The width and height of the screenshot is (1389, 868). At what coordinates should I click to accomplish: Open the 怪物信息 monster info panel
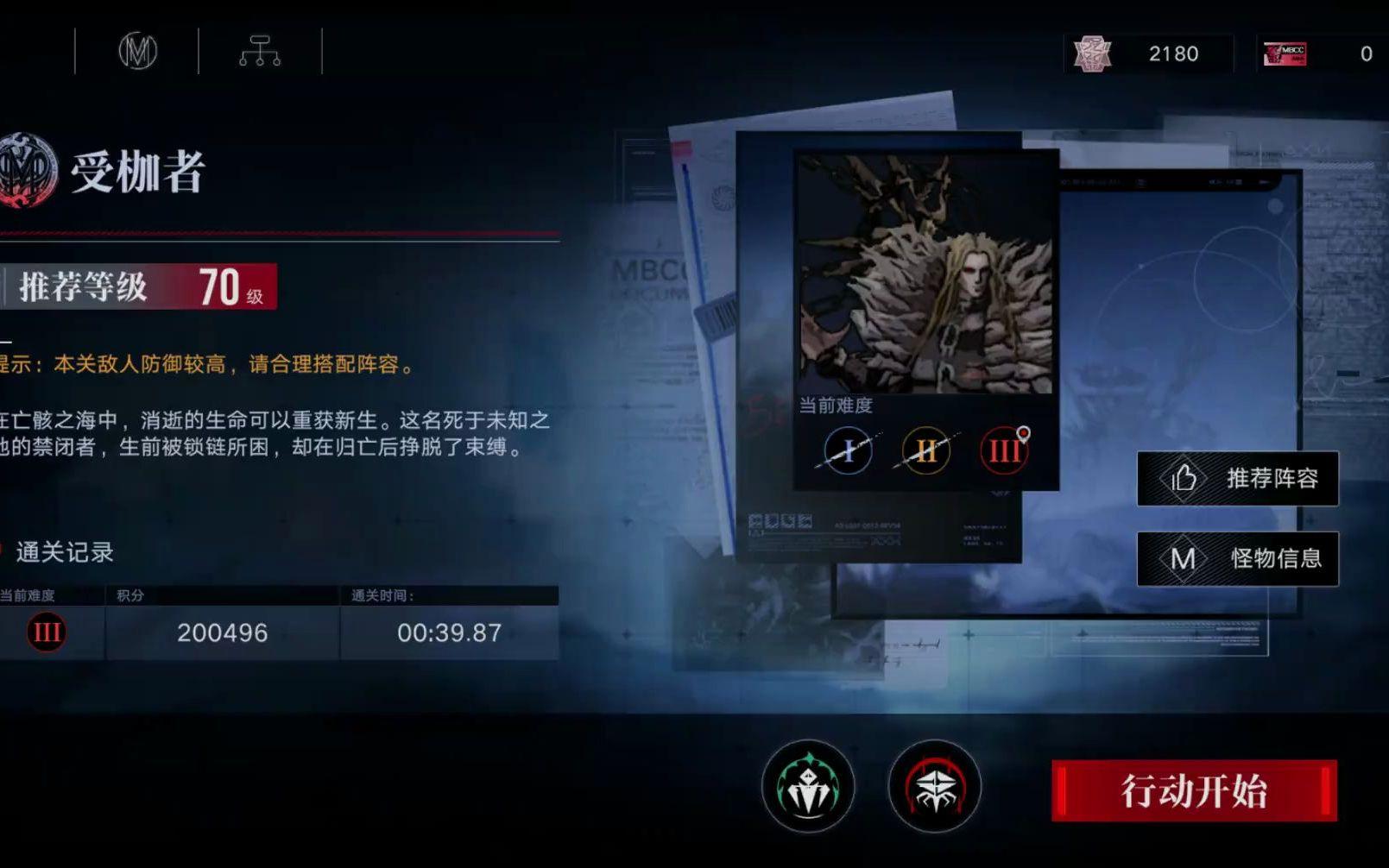point(1239,558)
